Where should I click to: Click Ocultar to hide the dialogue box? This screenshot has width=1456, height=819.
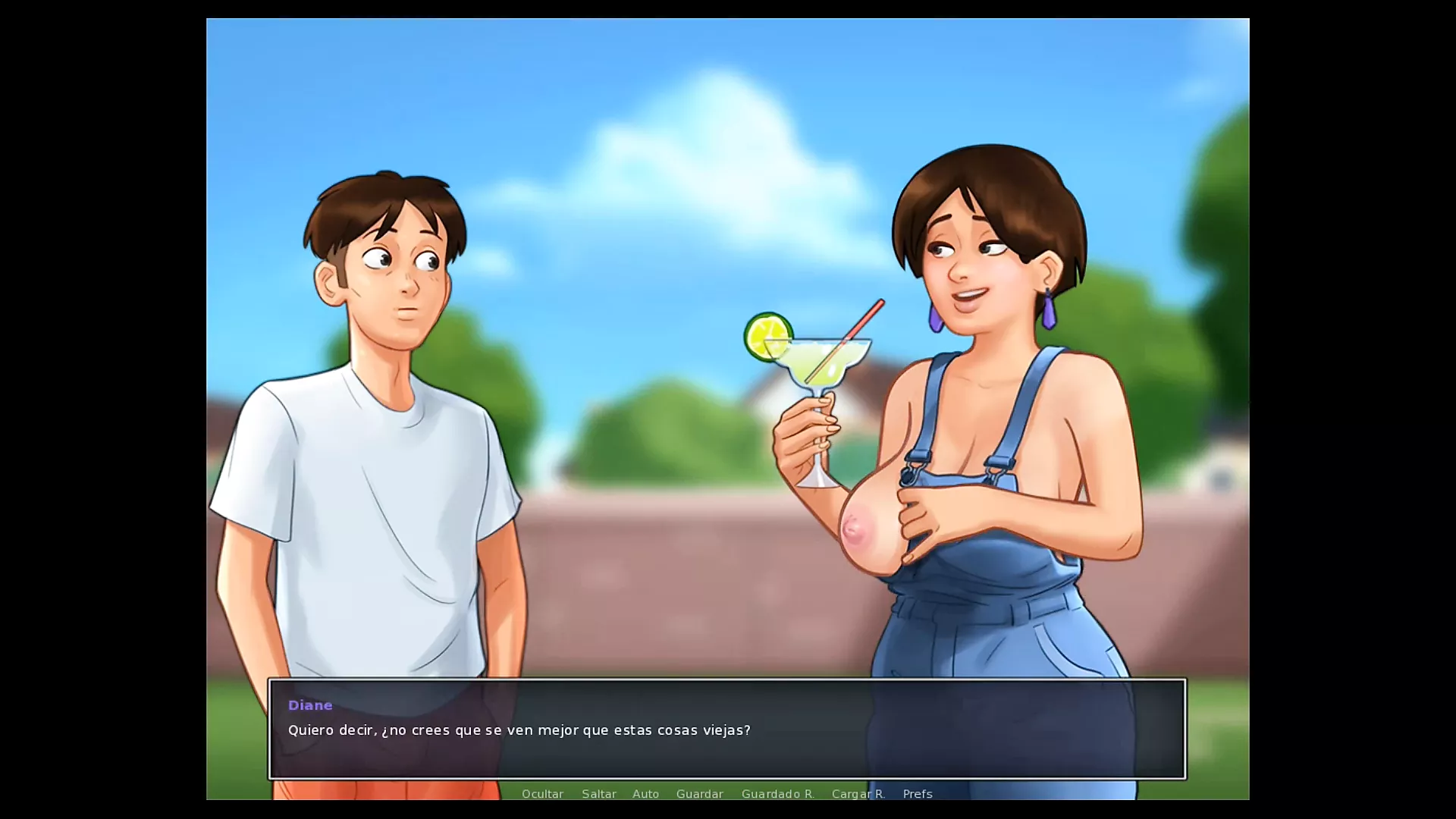(x=542, y=794)
